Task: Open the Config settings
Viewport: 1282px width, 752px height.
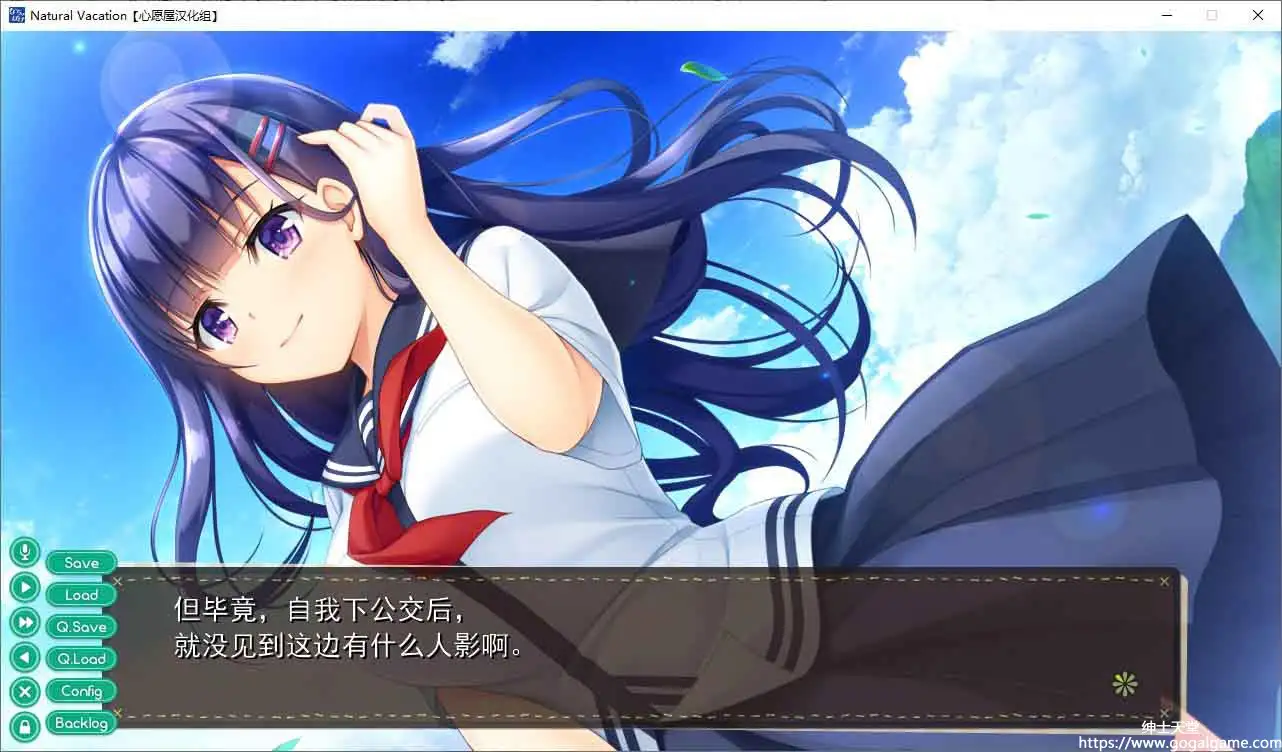Action: point(80,690)
